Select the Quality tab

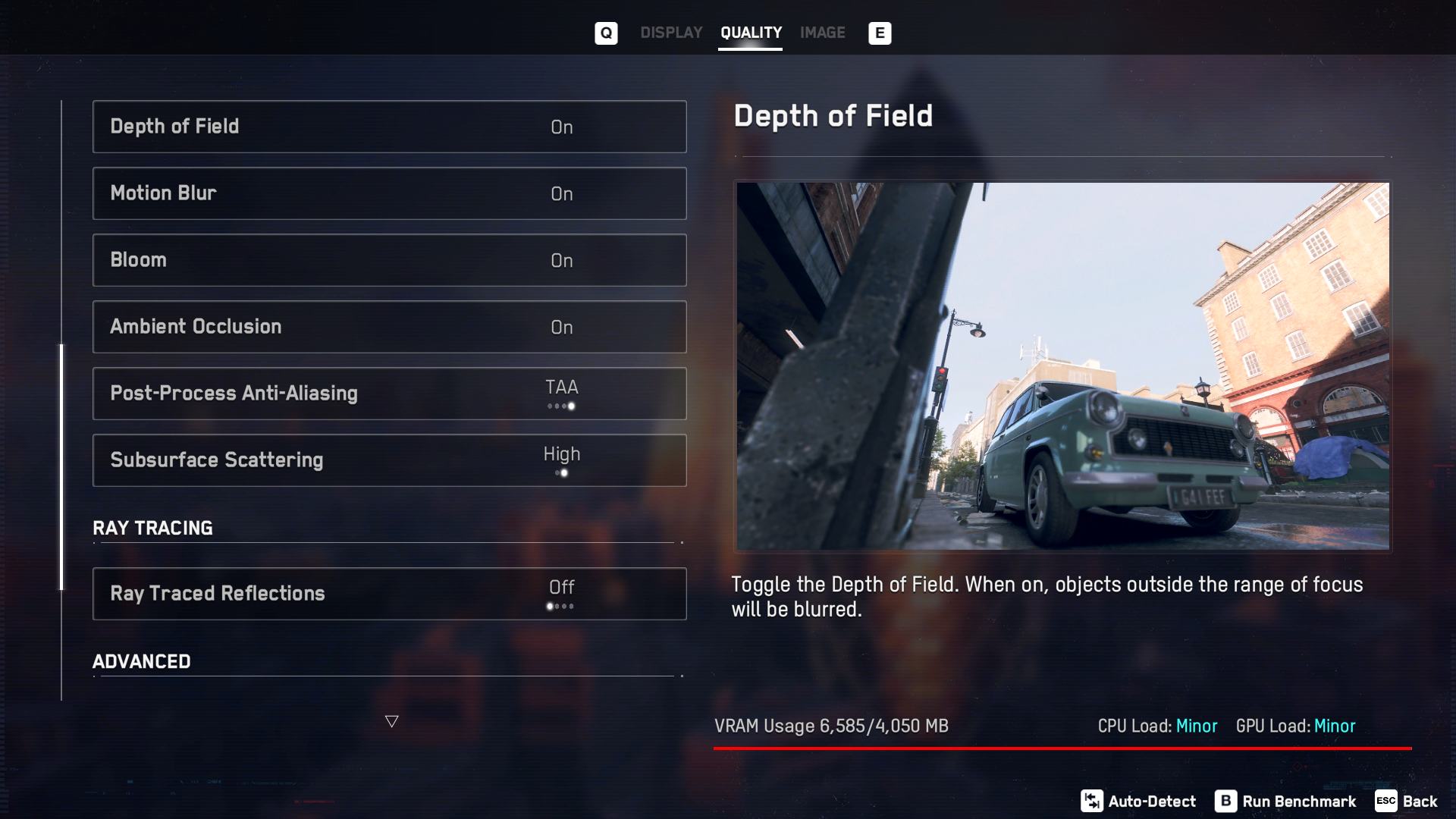pyautogui.click(x=751, y=33)
